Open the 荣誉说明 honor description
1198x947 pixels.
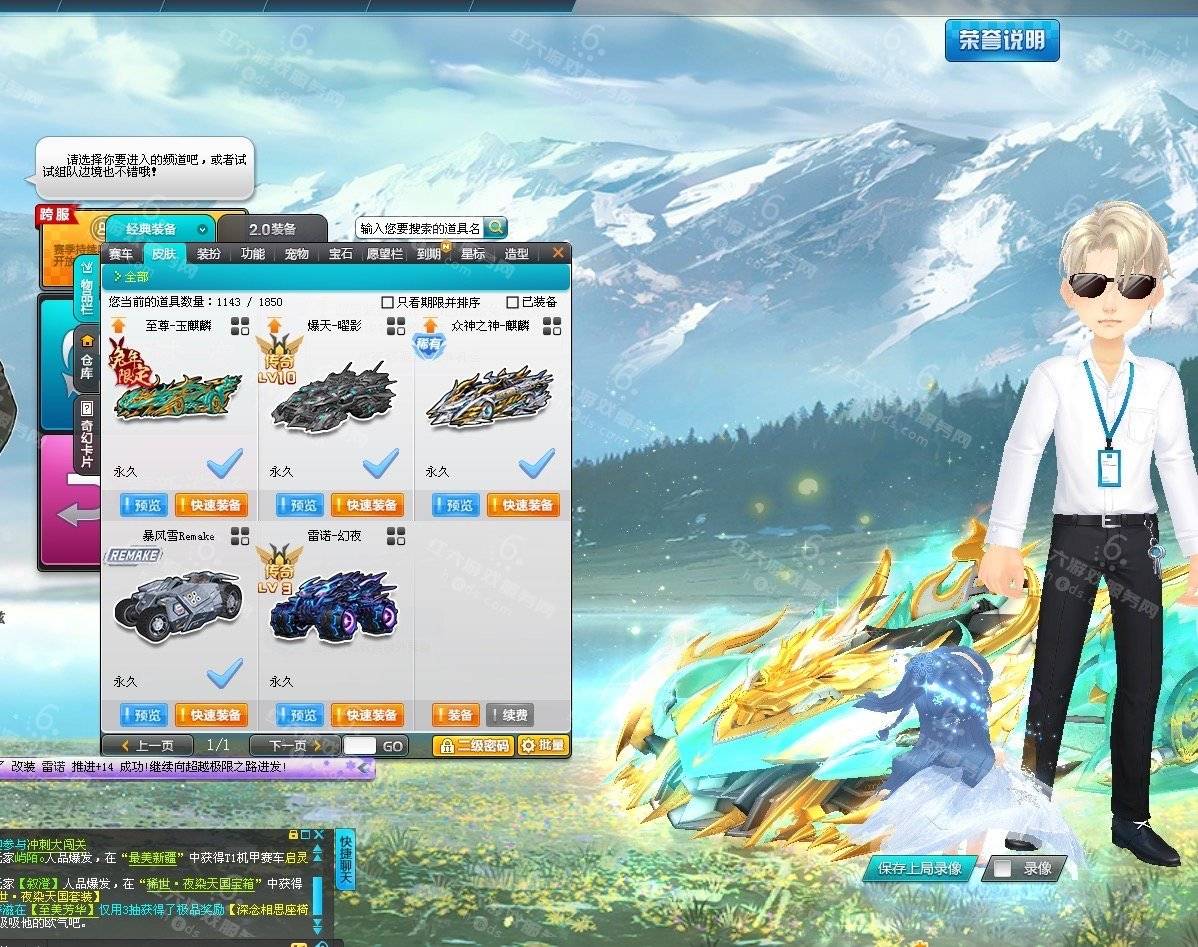[x=1002, y=40]
